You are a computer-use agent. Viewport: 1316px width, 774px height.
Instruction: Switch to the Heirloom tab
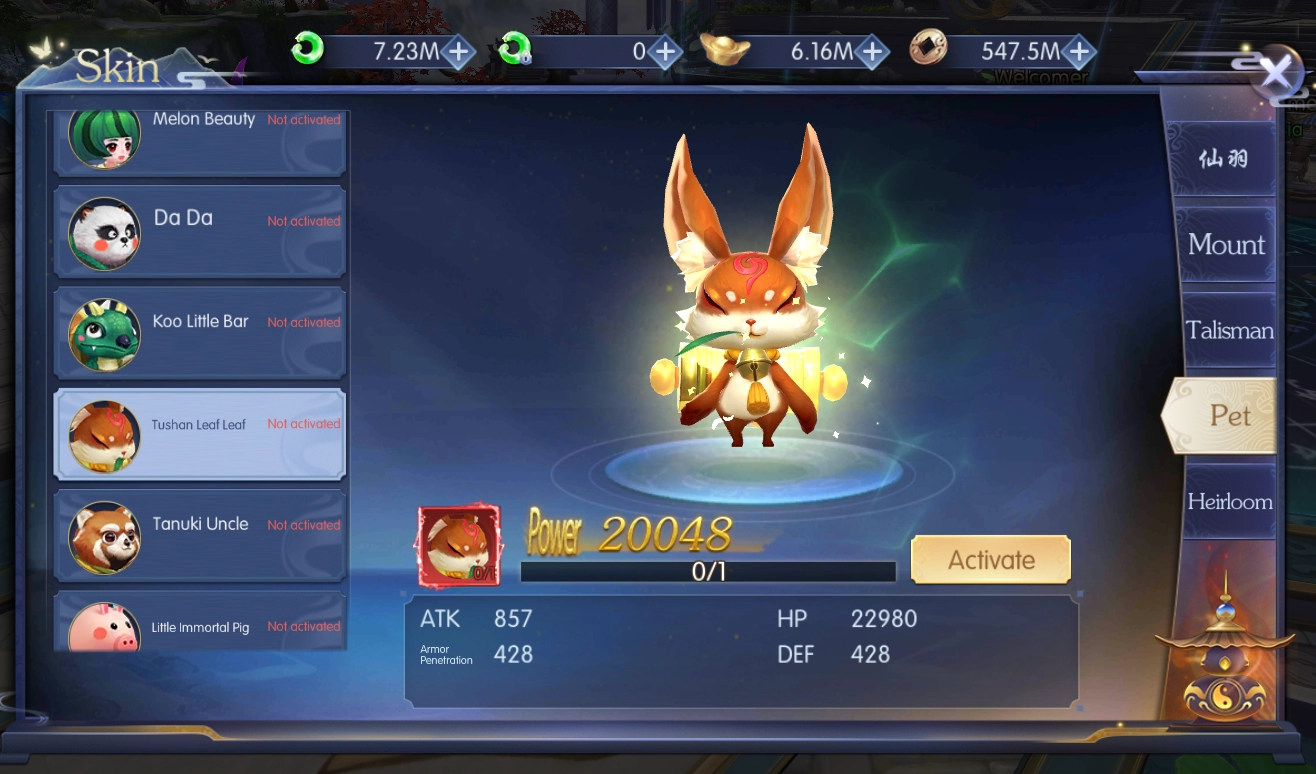[1229, 501]
